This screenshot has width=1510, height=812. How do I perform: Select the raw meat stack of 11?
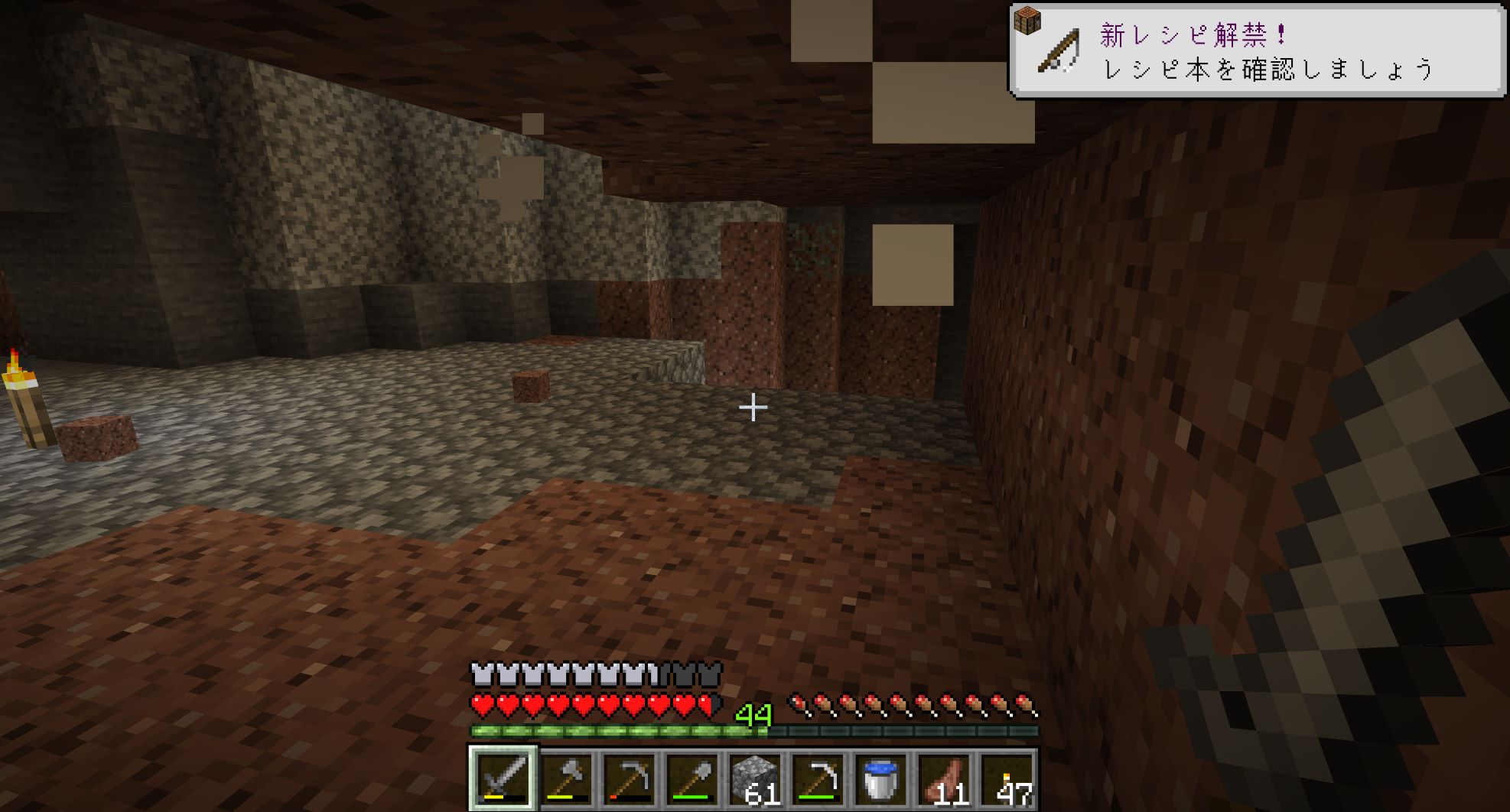943,778
